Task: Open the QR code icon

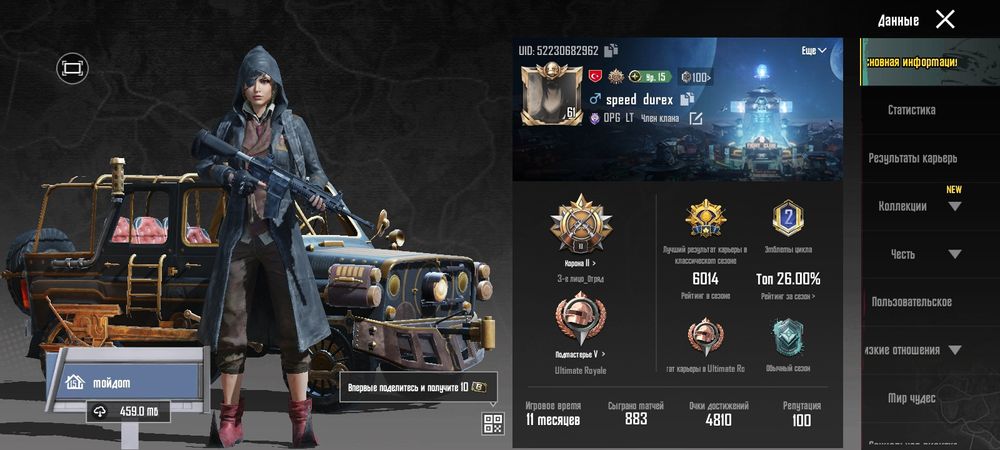Action: point(493,423)
